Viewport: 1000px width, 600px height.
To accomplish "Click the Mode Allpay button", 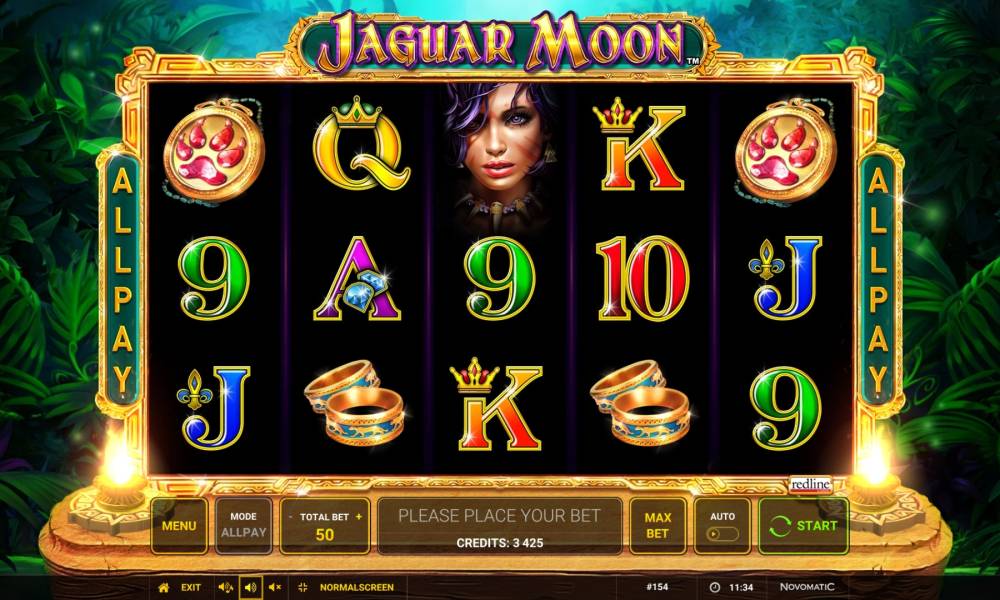I will 243,525.
